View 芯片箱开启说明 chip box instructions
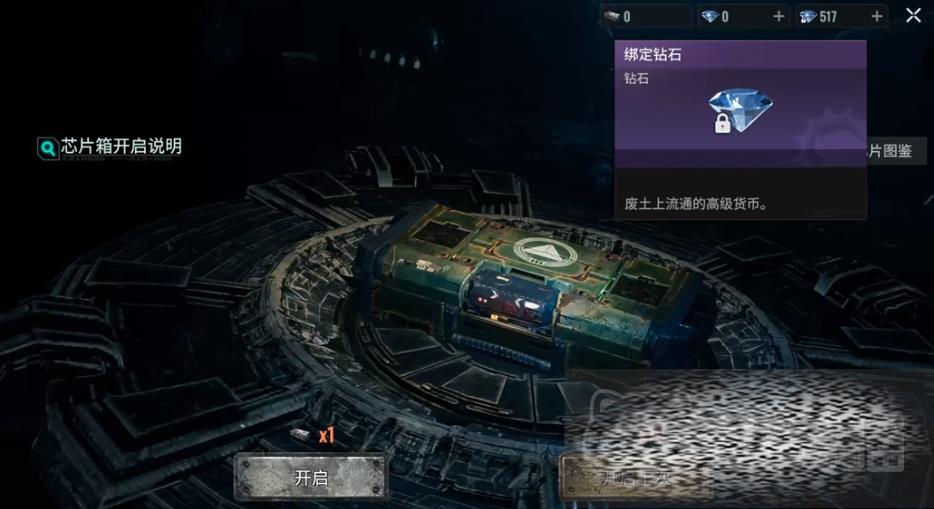934x509 pixels. 111,147
